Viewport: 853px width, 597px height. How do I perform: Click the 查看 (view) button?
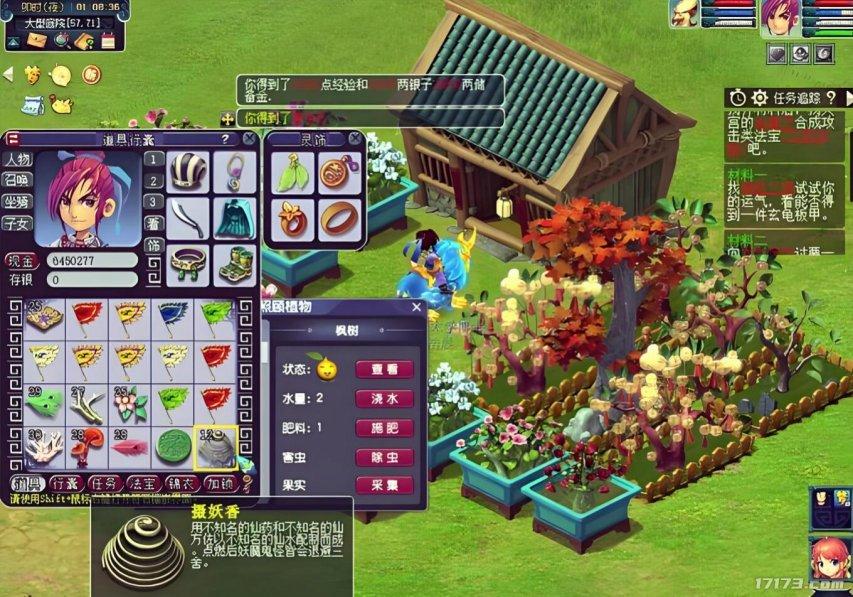pyautogui.click(x=384, y=369)
